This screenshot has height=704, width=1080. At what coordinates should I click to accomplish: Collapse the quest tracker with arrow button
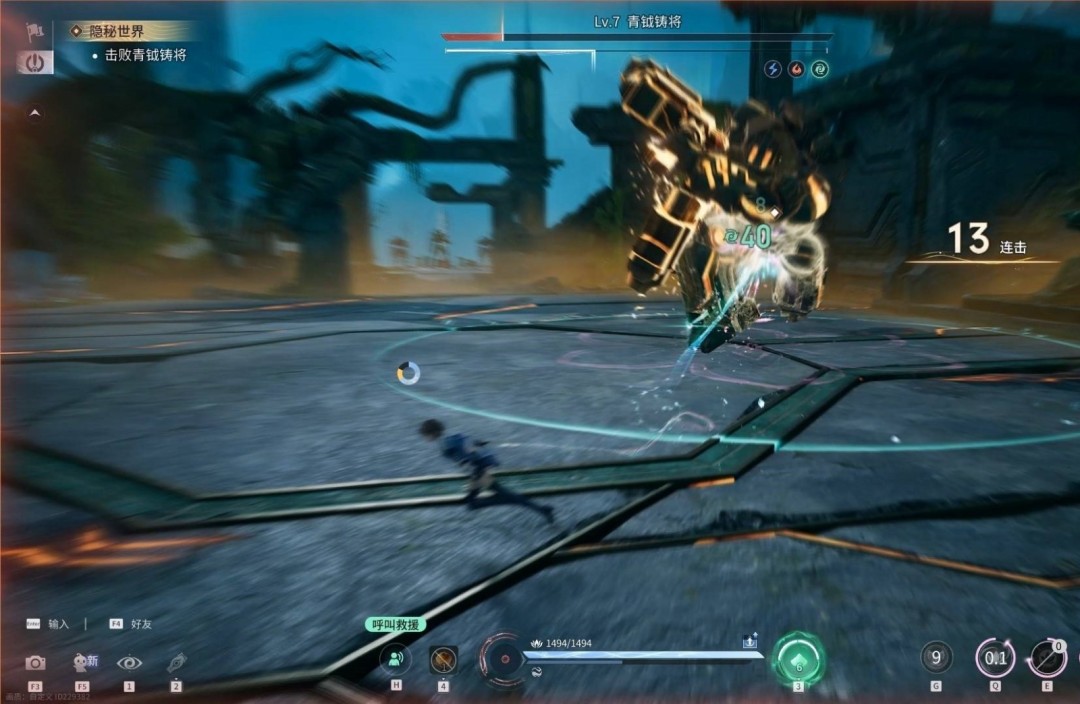point(35,113)
